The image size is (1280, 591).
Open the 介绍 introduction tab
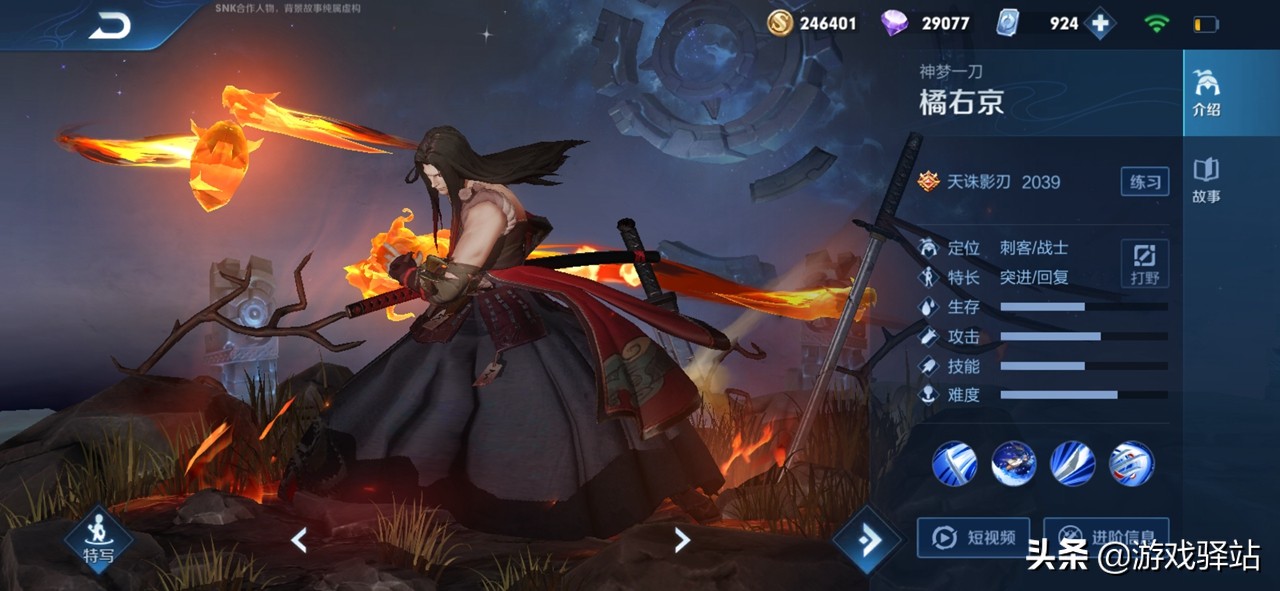(1206, 94)
